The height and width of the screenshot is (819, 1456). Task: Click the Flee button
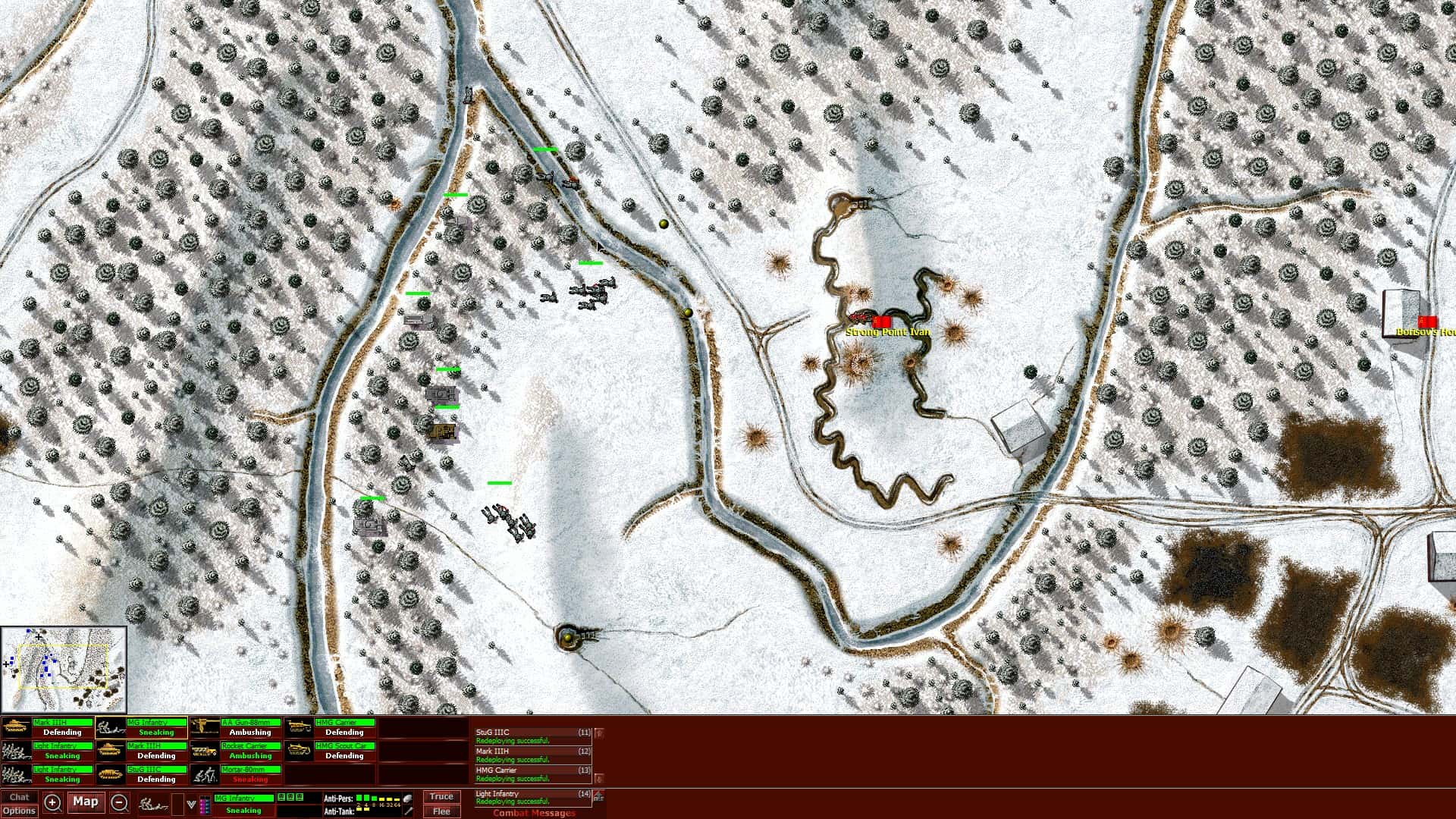click(x=442, y=810)
